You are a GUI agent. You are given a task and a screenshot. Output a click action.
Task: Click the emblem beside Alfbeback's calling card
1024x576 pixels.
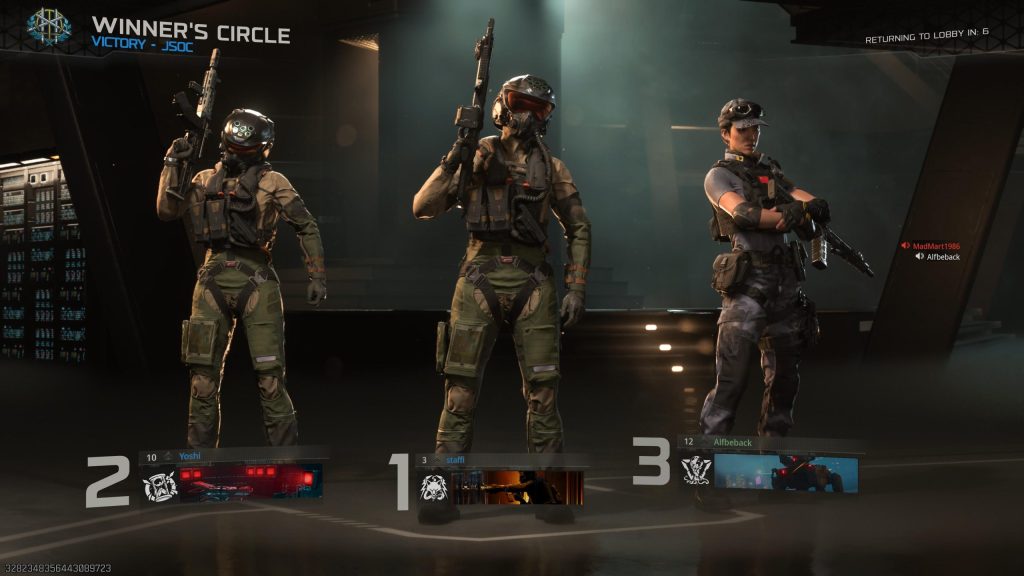click(x=696, y=470)
